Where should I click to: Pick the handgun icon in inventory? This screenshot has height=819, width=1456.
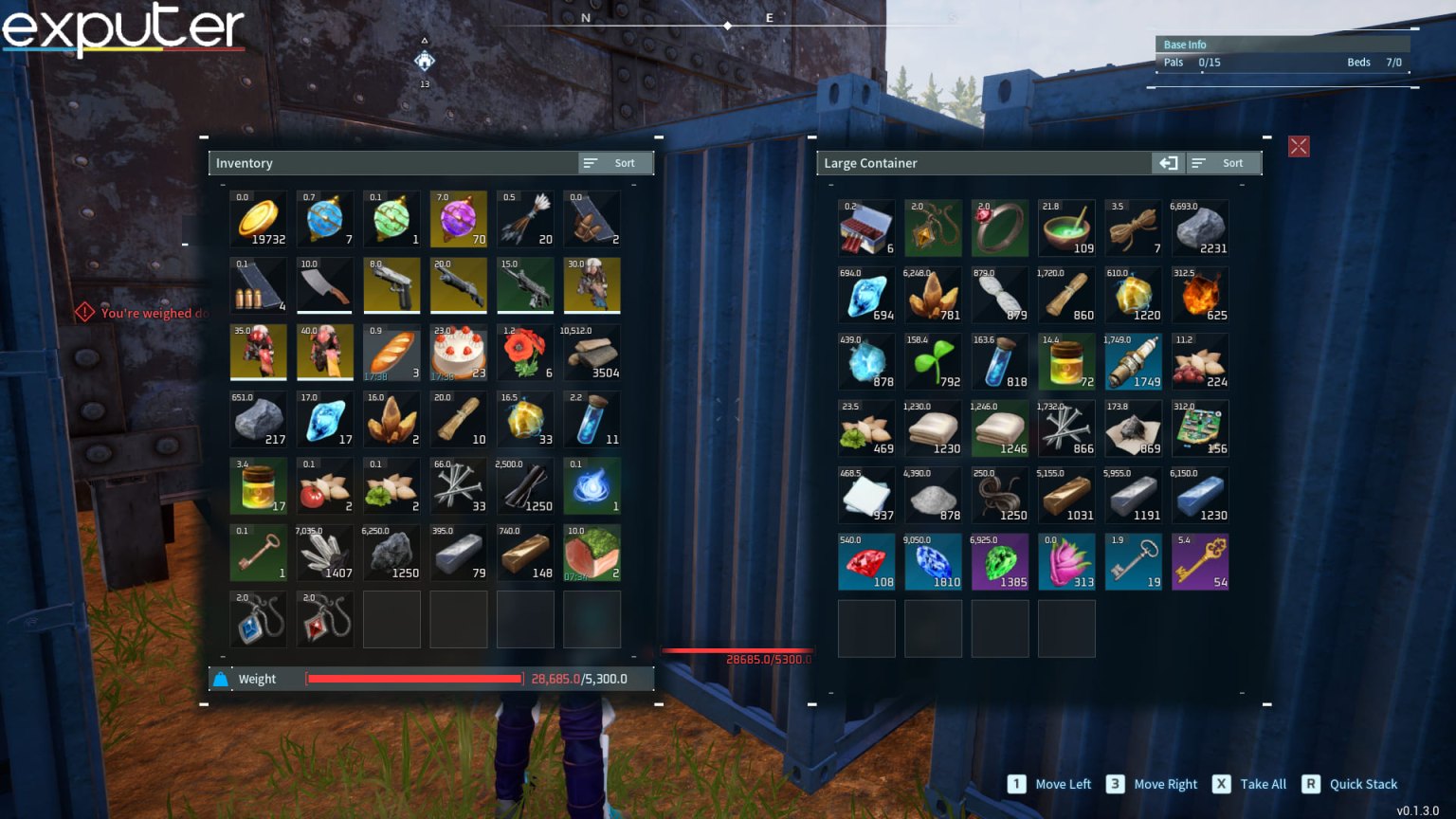coord(391,285)
